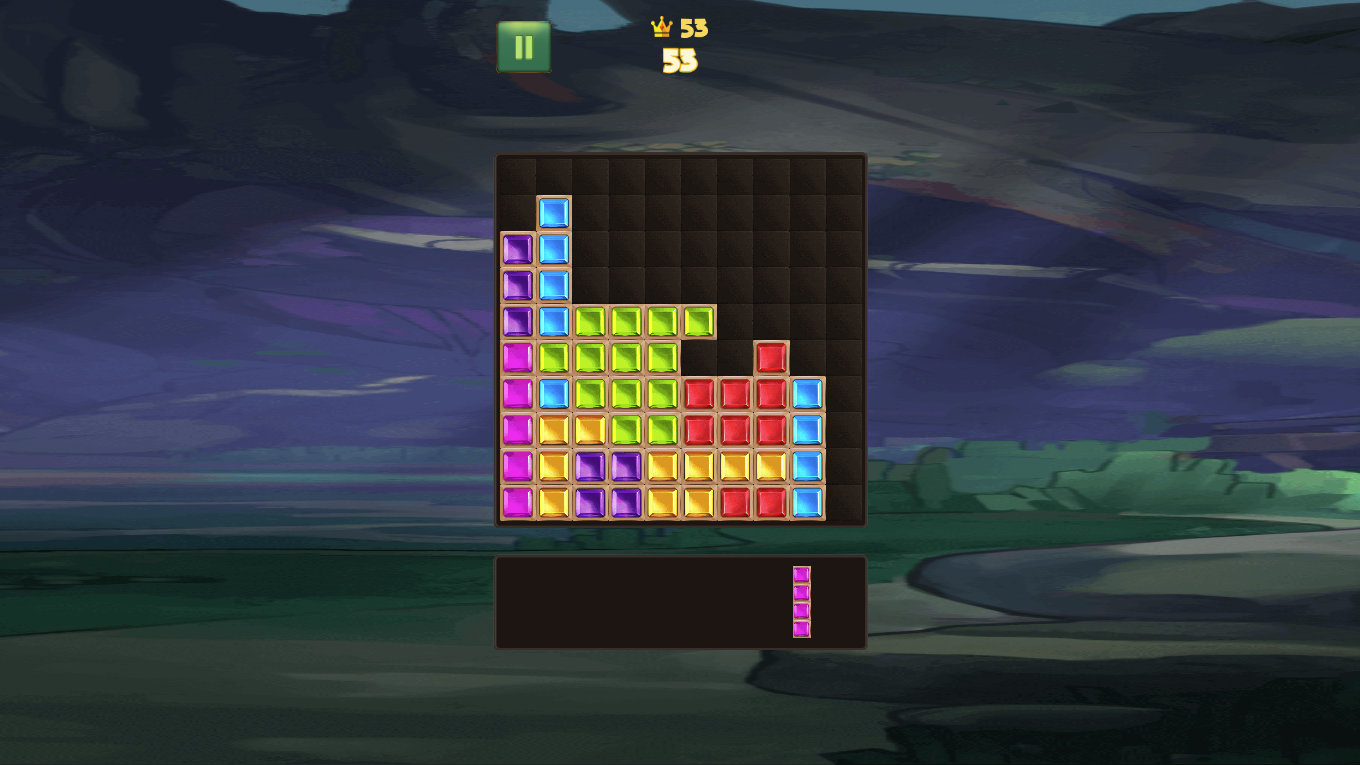Viewport: 1360px width, 765px height.
Task: Click the top pink block of the tray piece
Action: (x=802, y=572)
